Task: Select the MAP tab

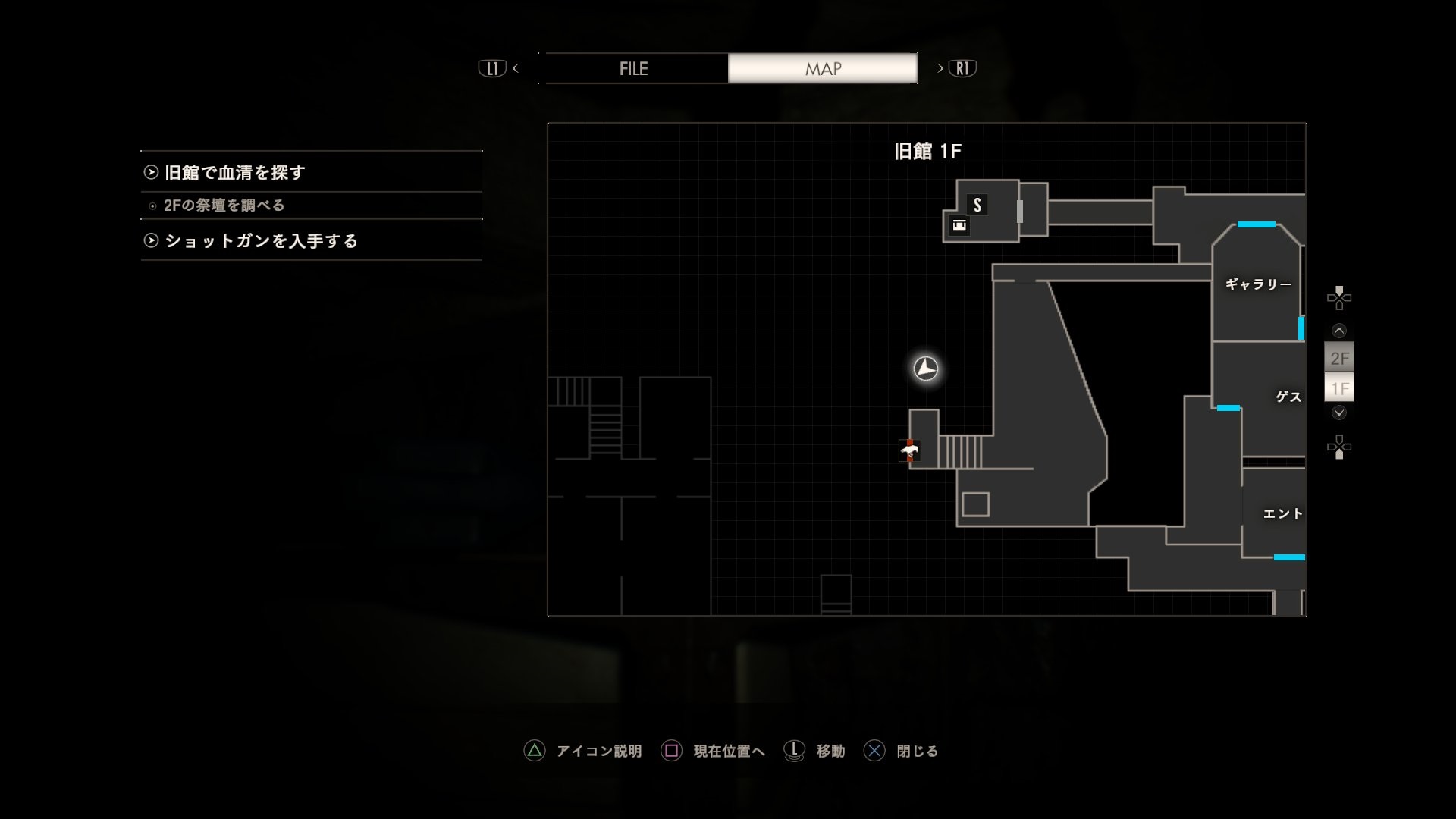Action: tap(823, 68)
